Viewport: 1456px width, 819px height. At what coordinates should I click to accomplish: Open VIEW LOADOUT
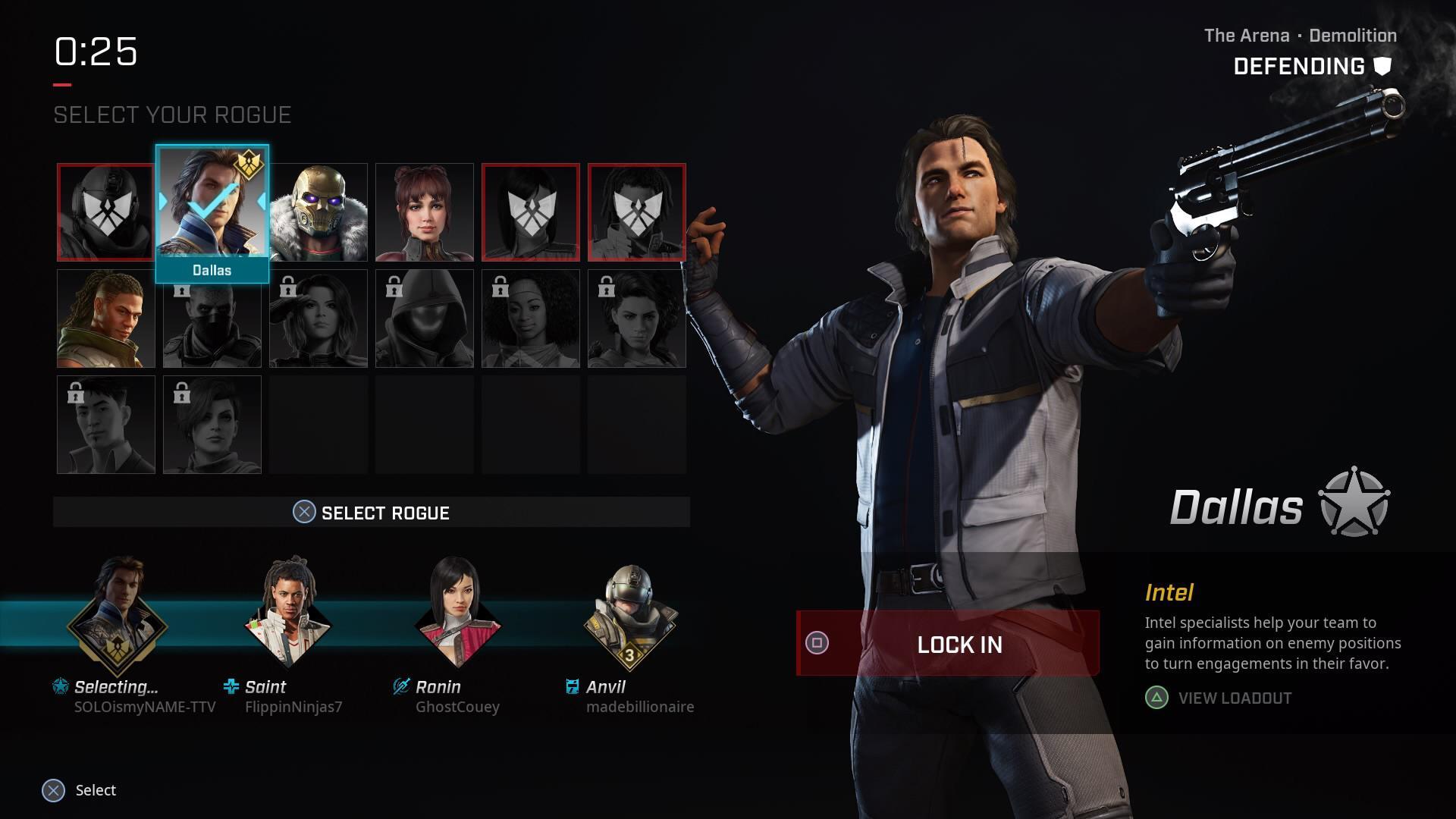(x=1234, y=698)
